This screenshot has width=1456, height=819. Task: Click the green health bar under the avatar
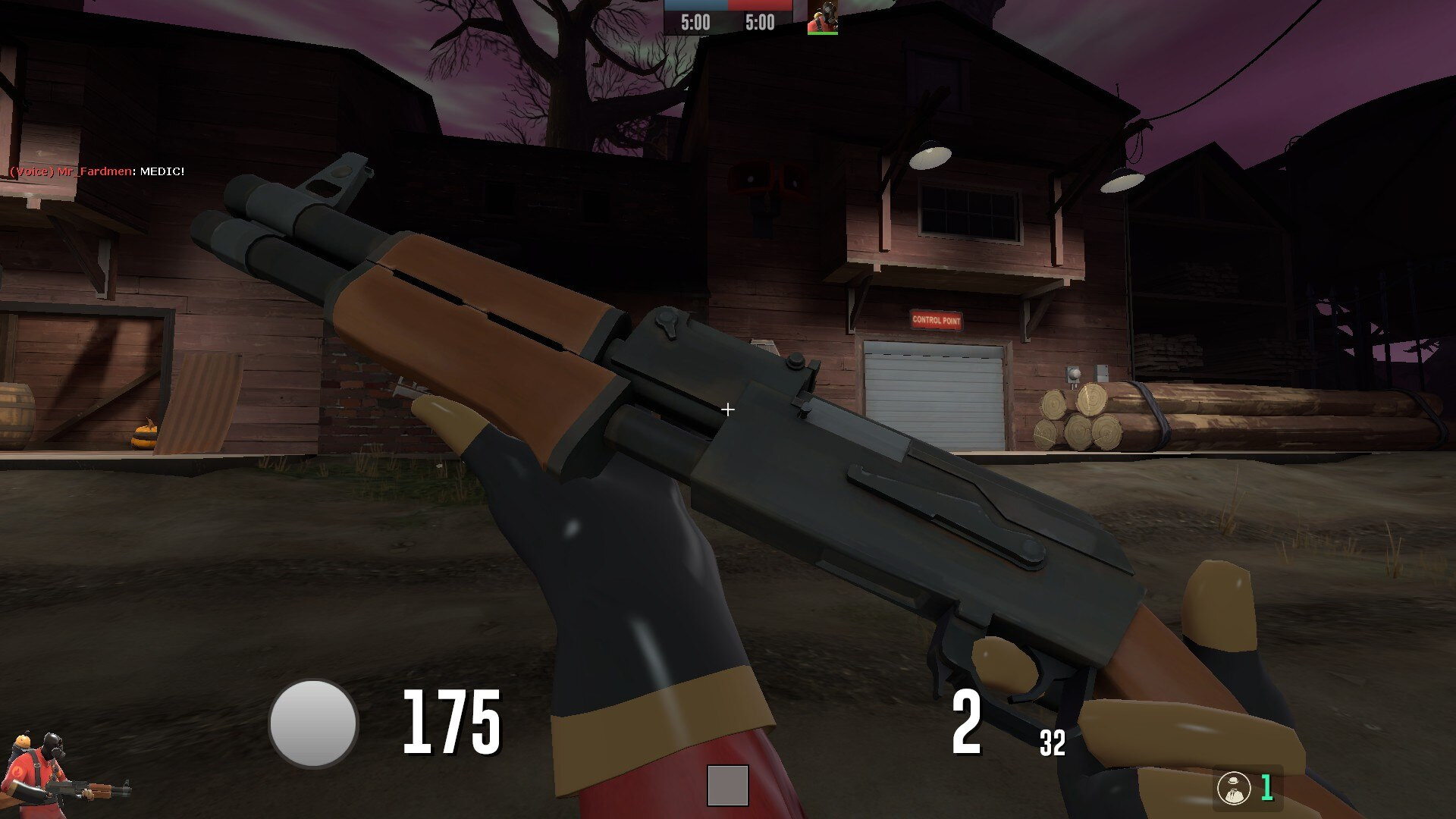(824, 34)
